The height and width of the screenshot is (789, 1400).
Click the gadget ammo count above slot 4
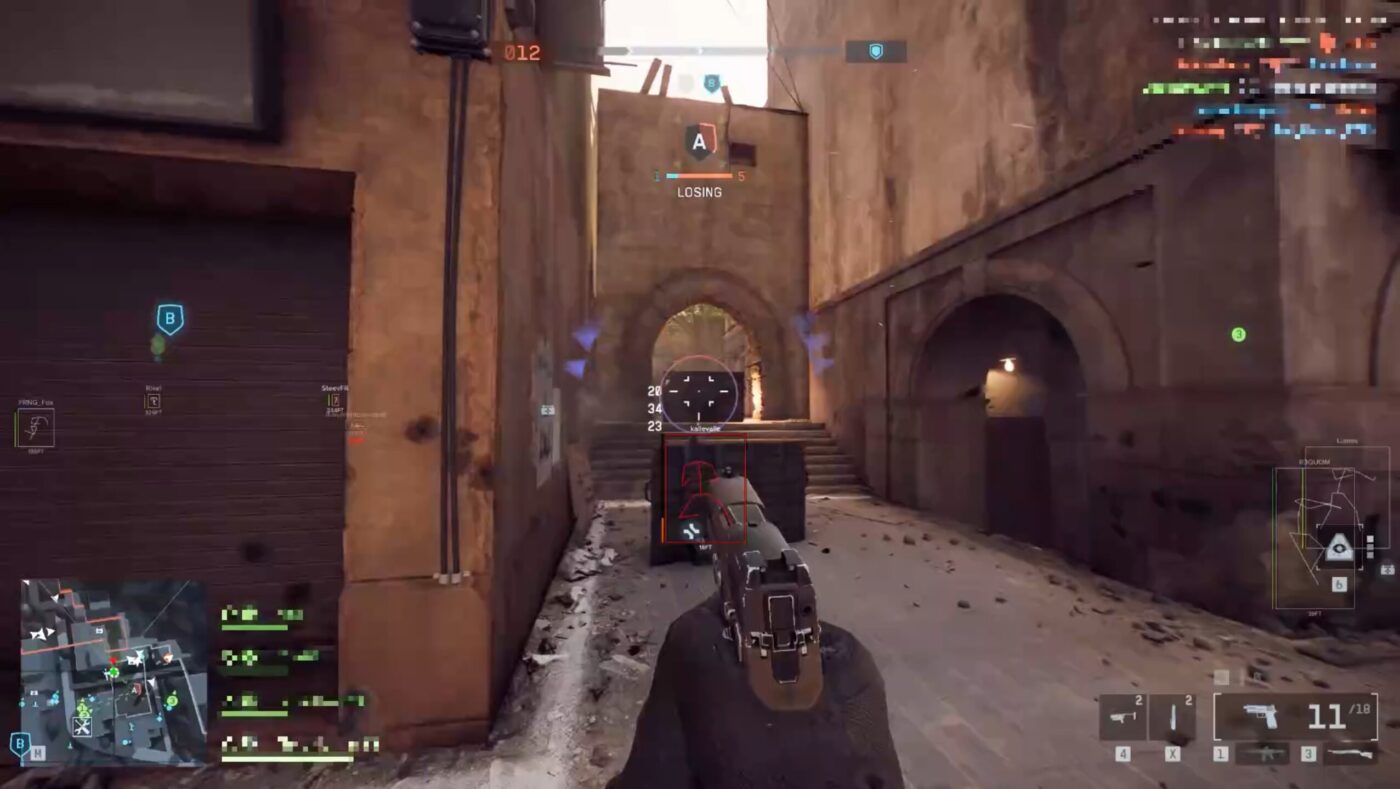tap(1139, 699)
